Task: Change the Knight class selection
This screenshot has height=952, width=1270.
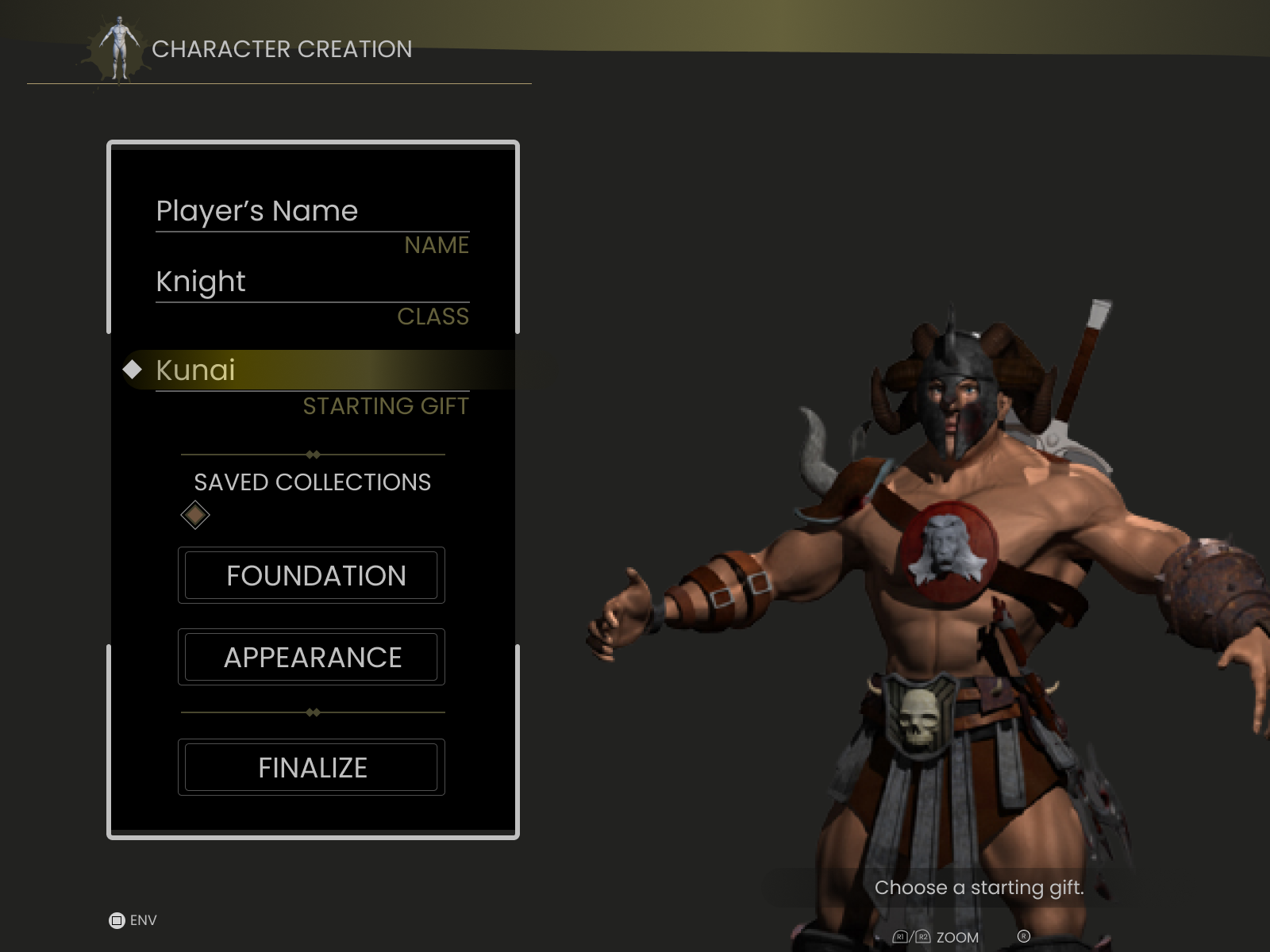Action: 312,282
